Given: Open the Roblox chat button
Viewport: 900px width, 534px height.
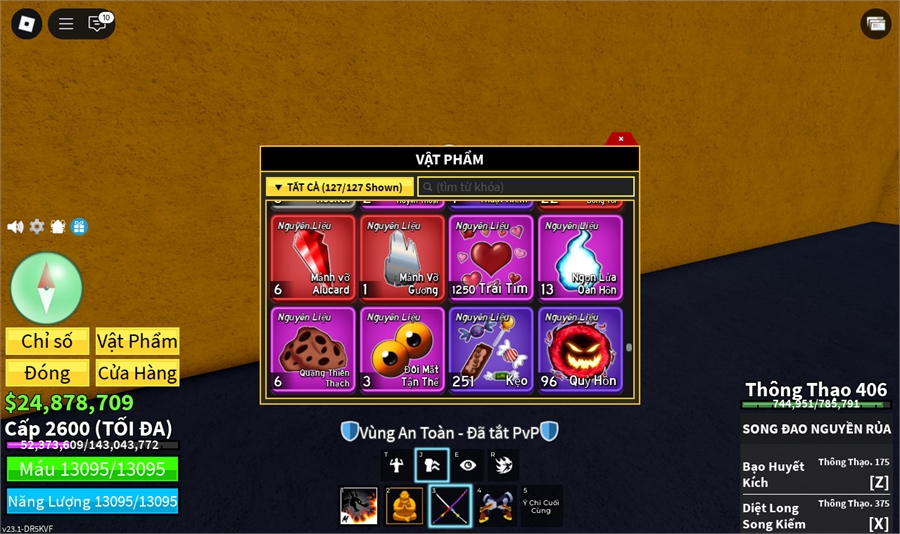Looking at the screenshot, I should pyautogui.click(x=98, y=23).
